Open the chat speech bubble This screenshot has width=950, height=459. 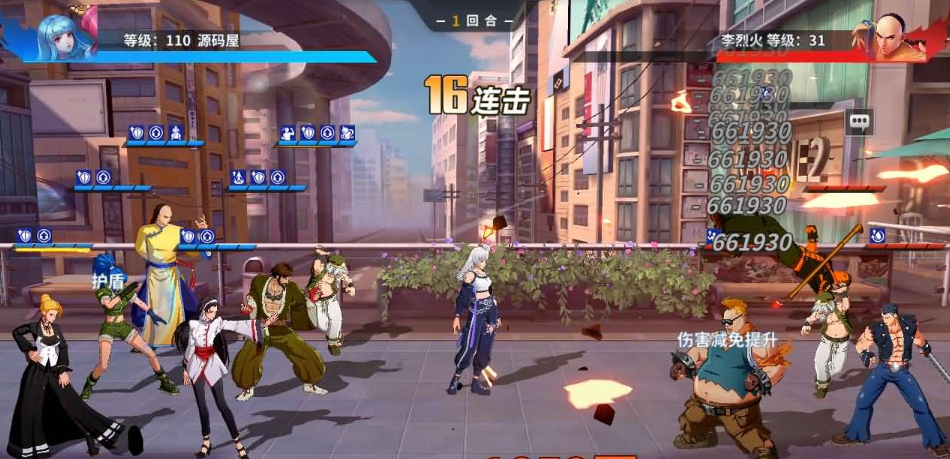pos(859,121)
